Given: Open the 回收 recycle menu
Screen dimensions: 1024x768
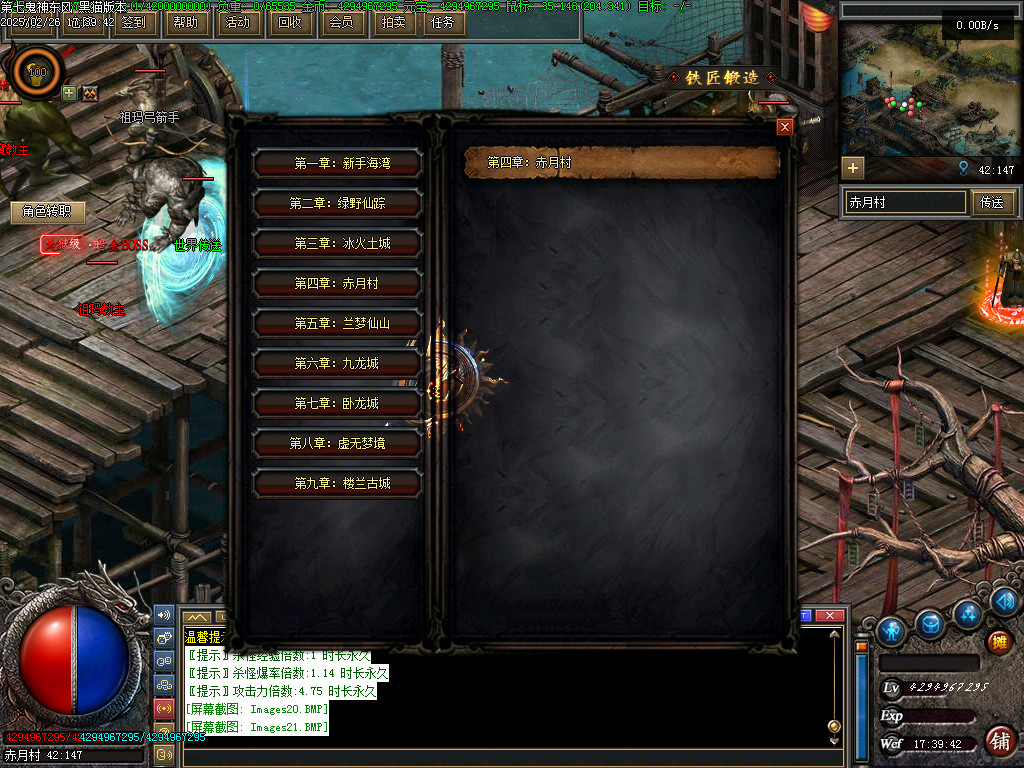Looking at the screenshot, I should coord(290,22).
